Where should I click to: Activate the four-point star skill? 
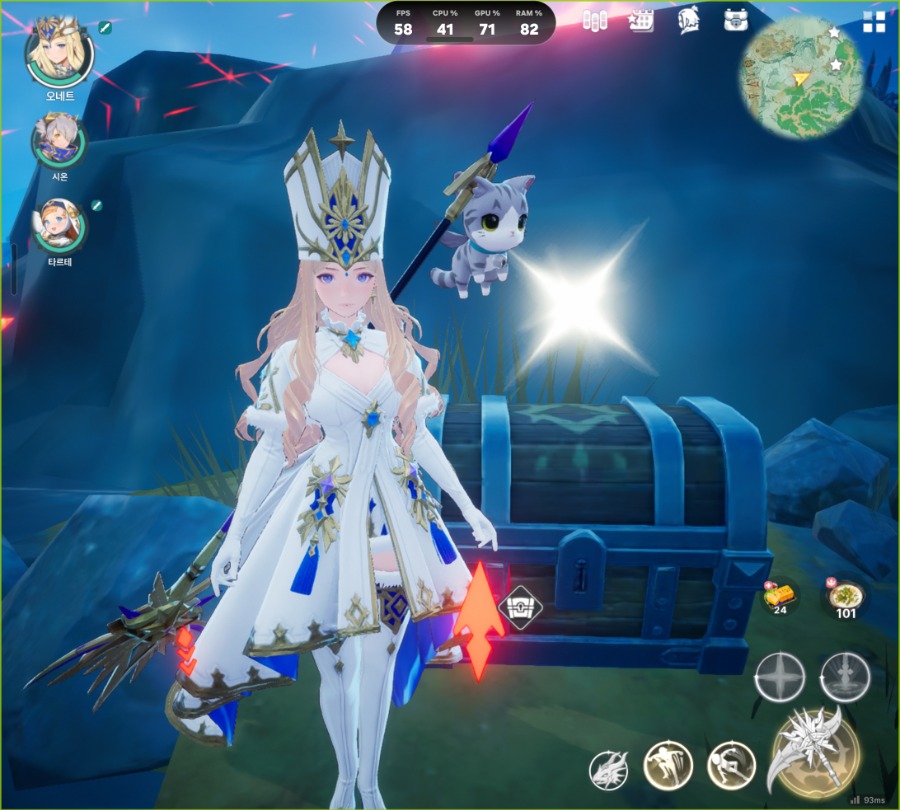tap(780, 678)
